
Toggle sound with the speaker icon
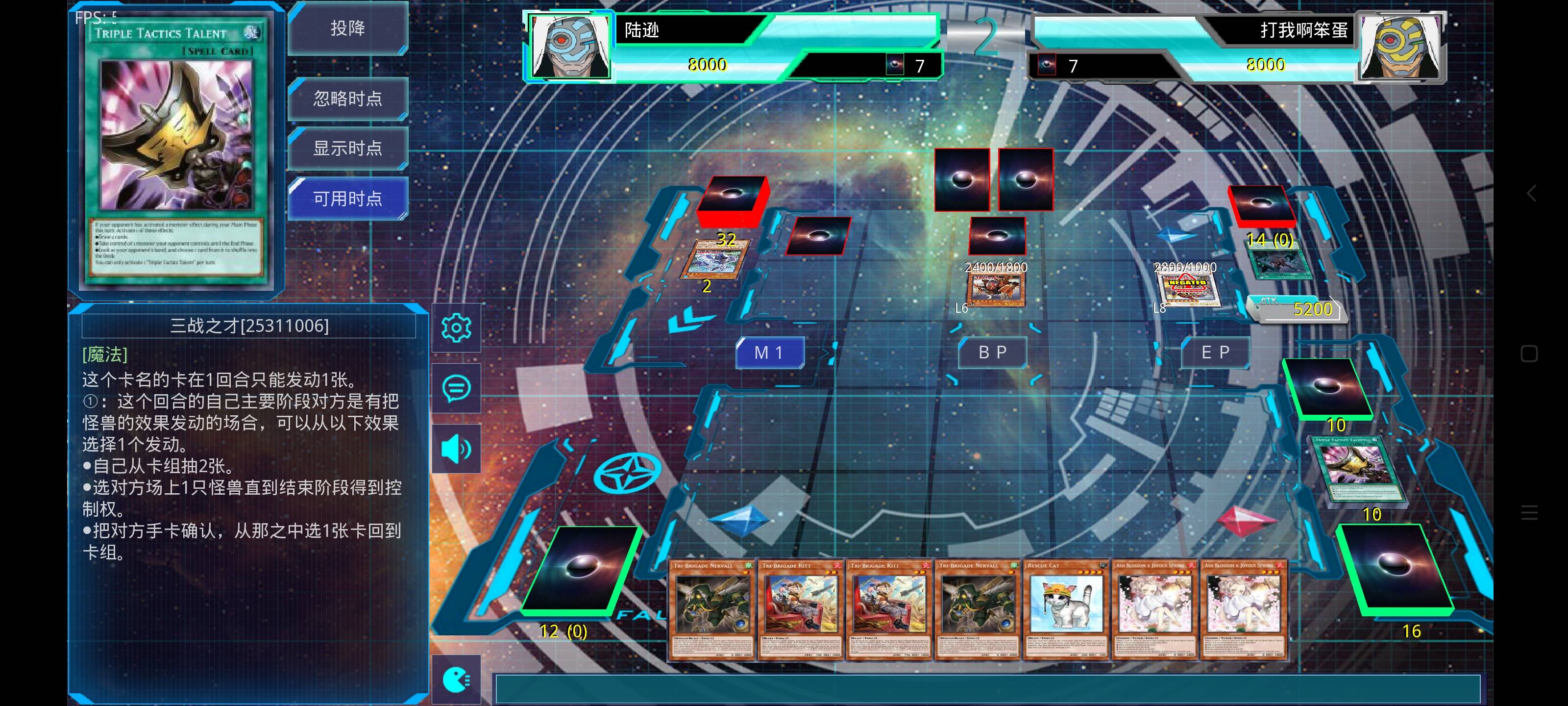(456, 449)
